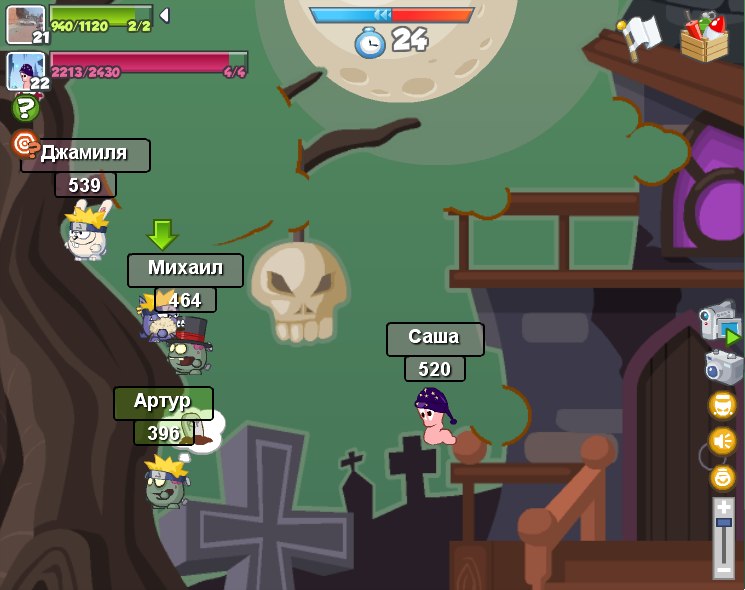Viewport: 745px width, 590px height.
Task: Open the weapons crate inventory
Action: (x=704, y=37)
